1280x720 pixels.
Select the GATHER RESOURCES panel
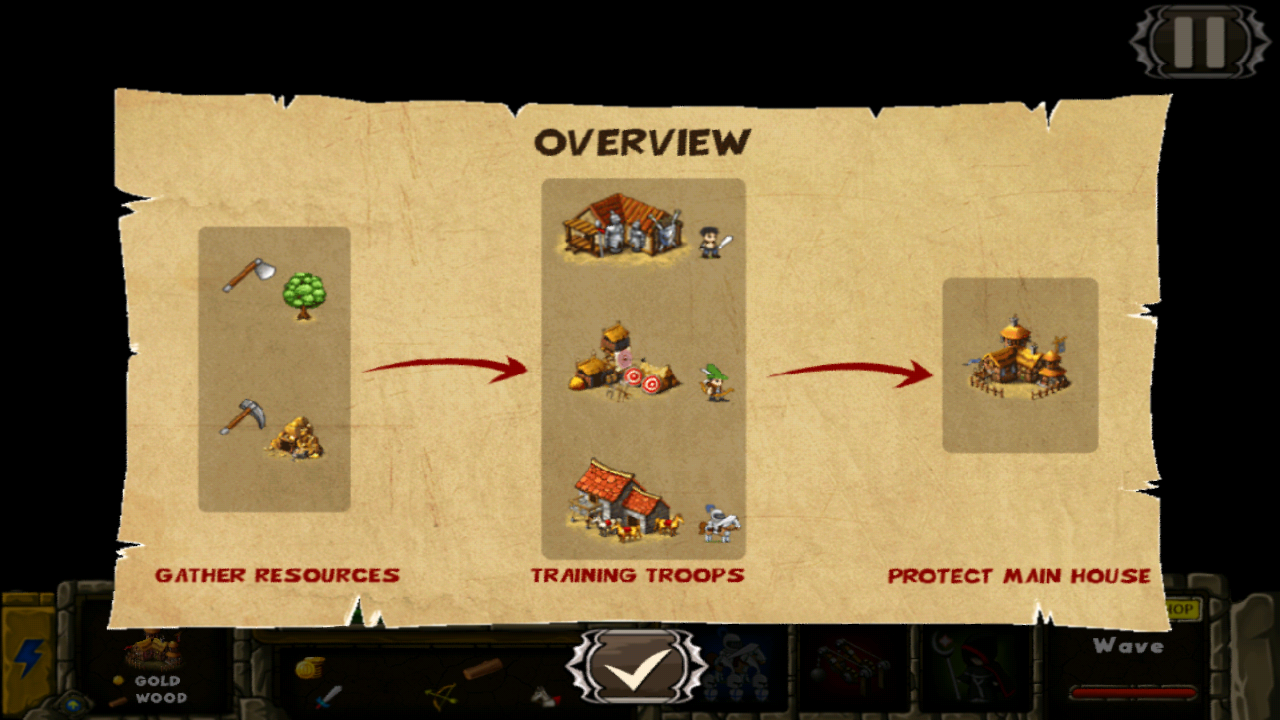pos(274,370)
